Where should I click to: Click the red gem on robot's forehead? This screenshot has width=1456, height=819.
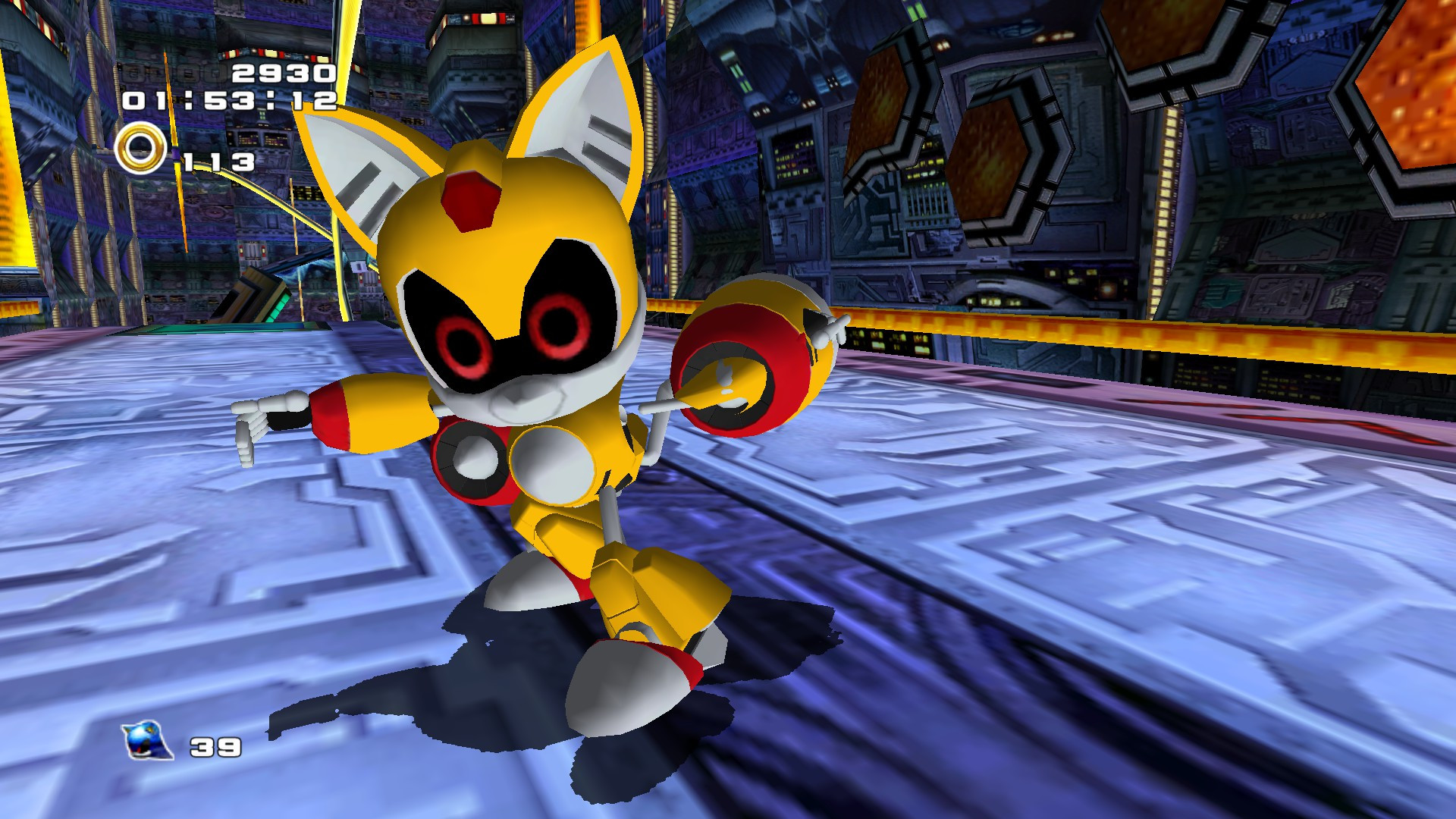point(469,199)
